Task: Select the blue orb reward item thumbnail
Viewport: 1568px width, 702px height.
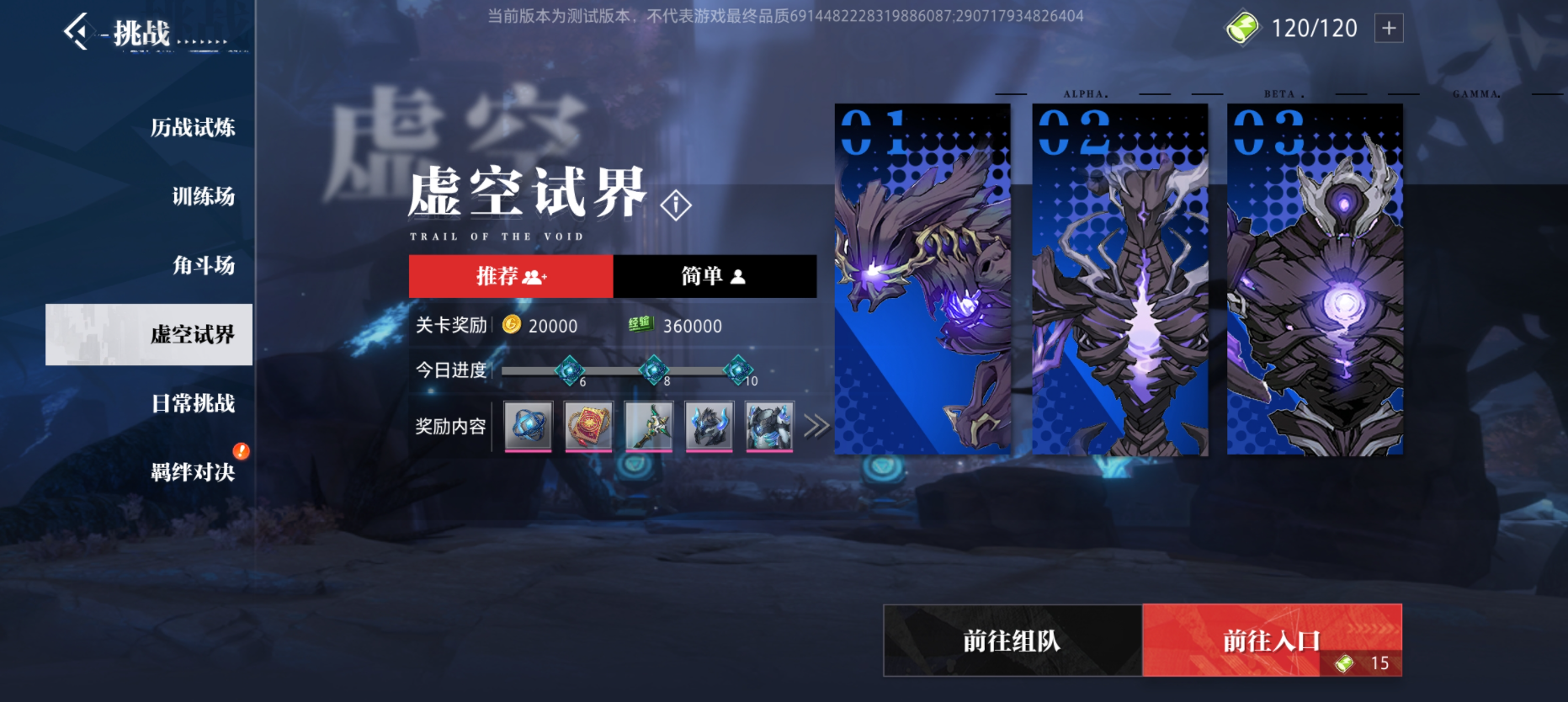Action: pyautogui.click(x=526, y=427)
